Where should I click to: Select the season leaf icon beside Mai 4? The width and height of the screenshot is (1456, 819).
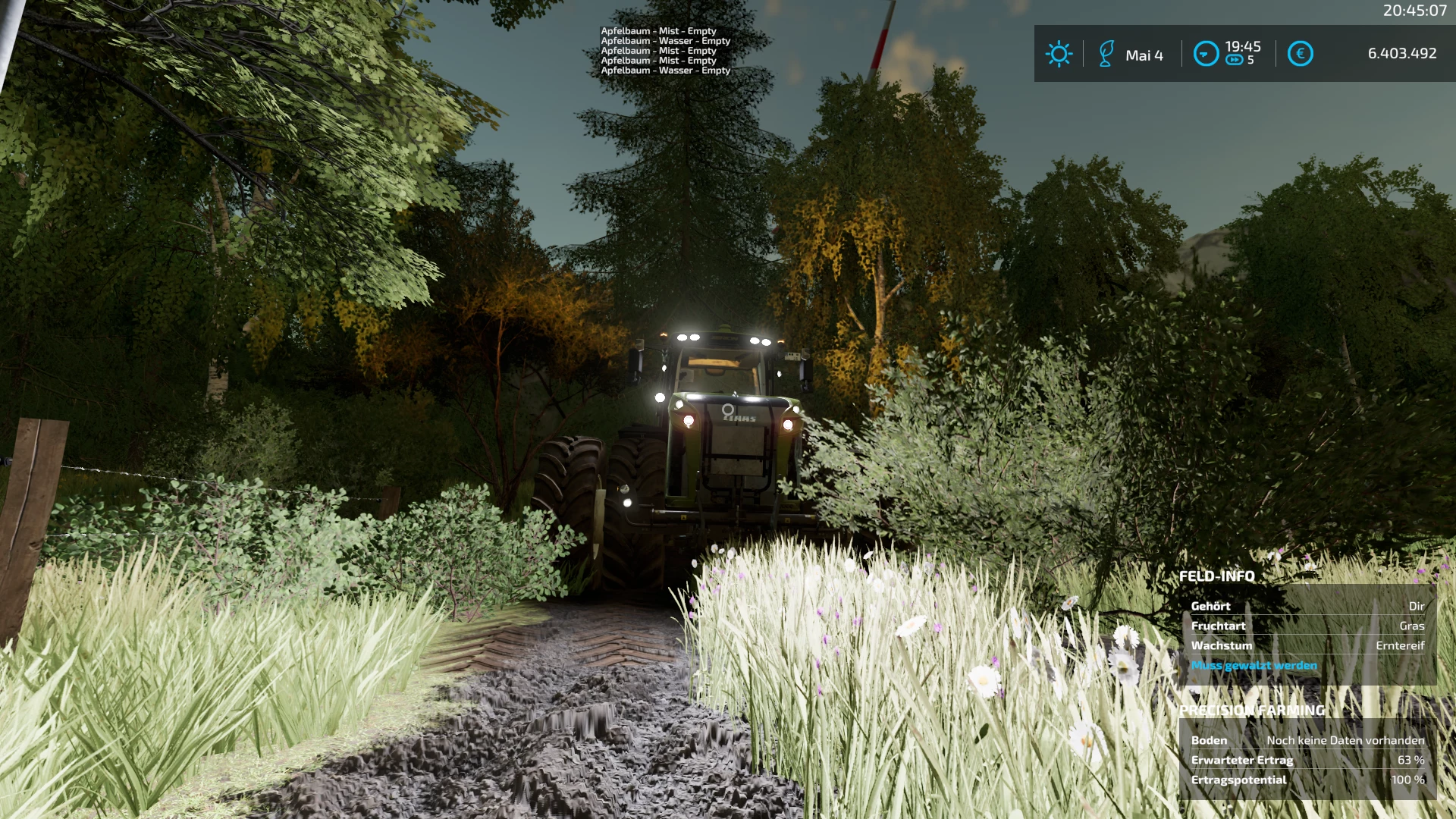[x=1106, y=54]
